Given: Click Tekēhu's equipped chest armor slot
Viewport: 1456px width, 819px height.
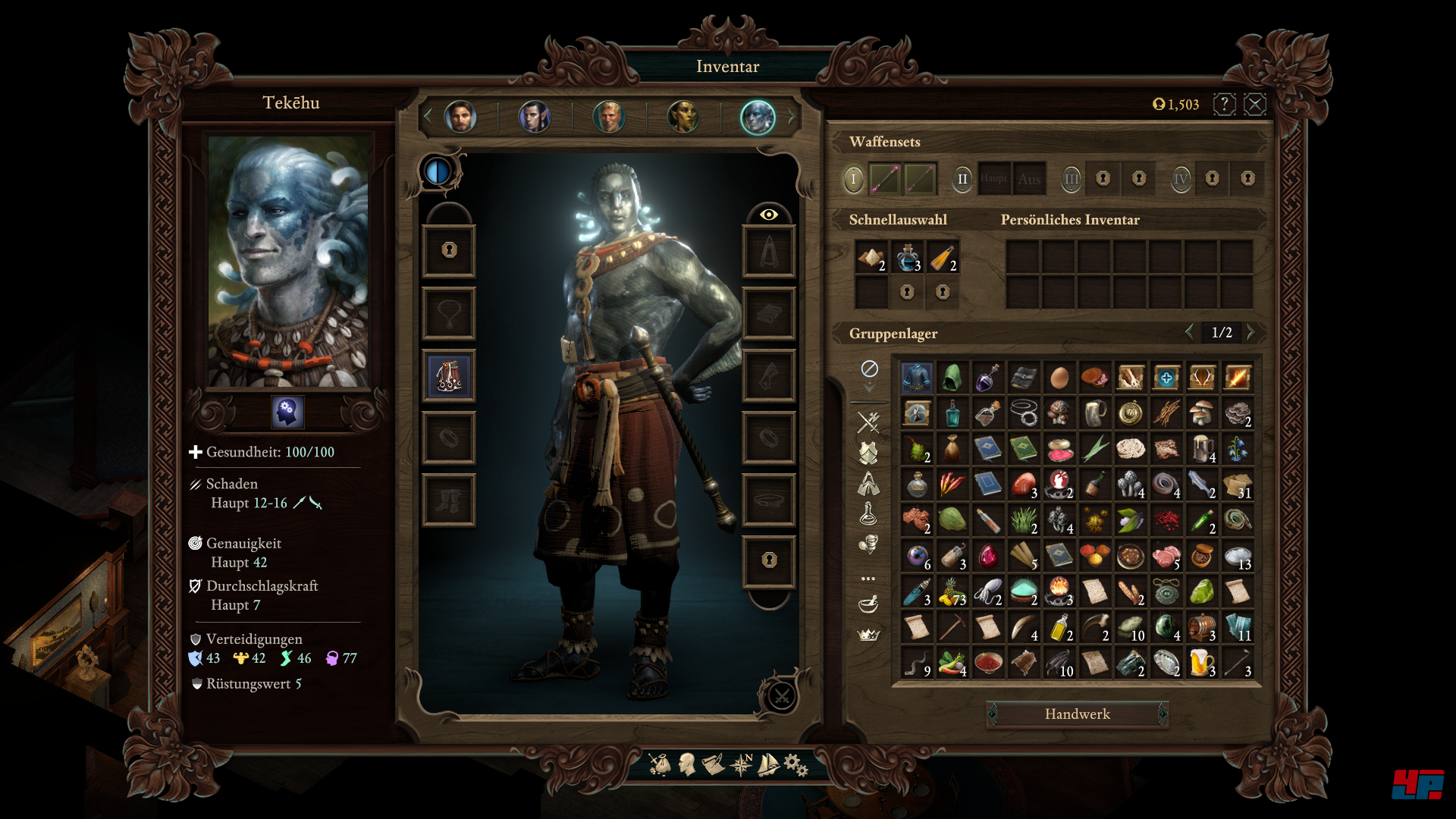Looking at the screenshot, I should [x=449, y=375].
